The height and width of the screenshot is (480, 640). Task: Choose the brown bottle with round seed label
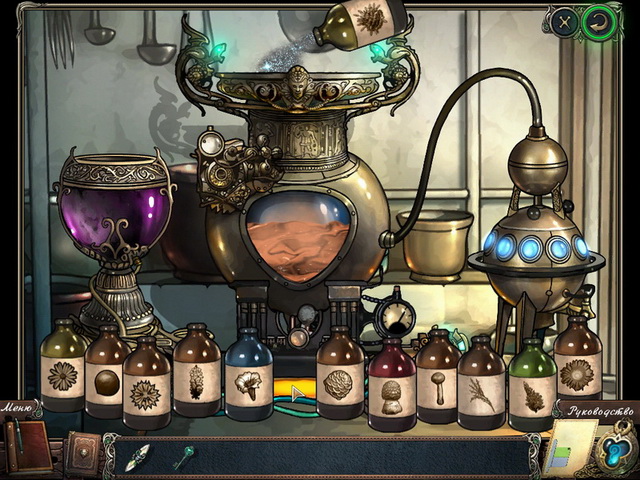tap(105, 380)
